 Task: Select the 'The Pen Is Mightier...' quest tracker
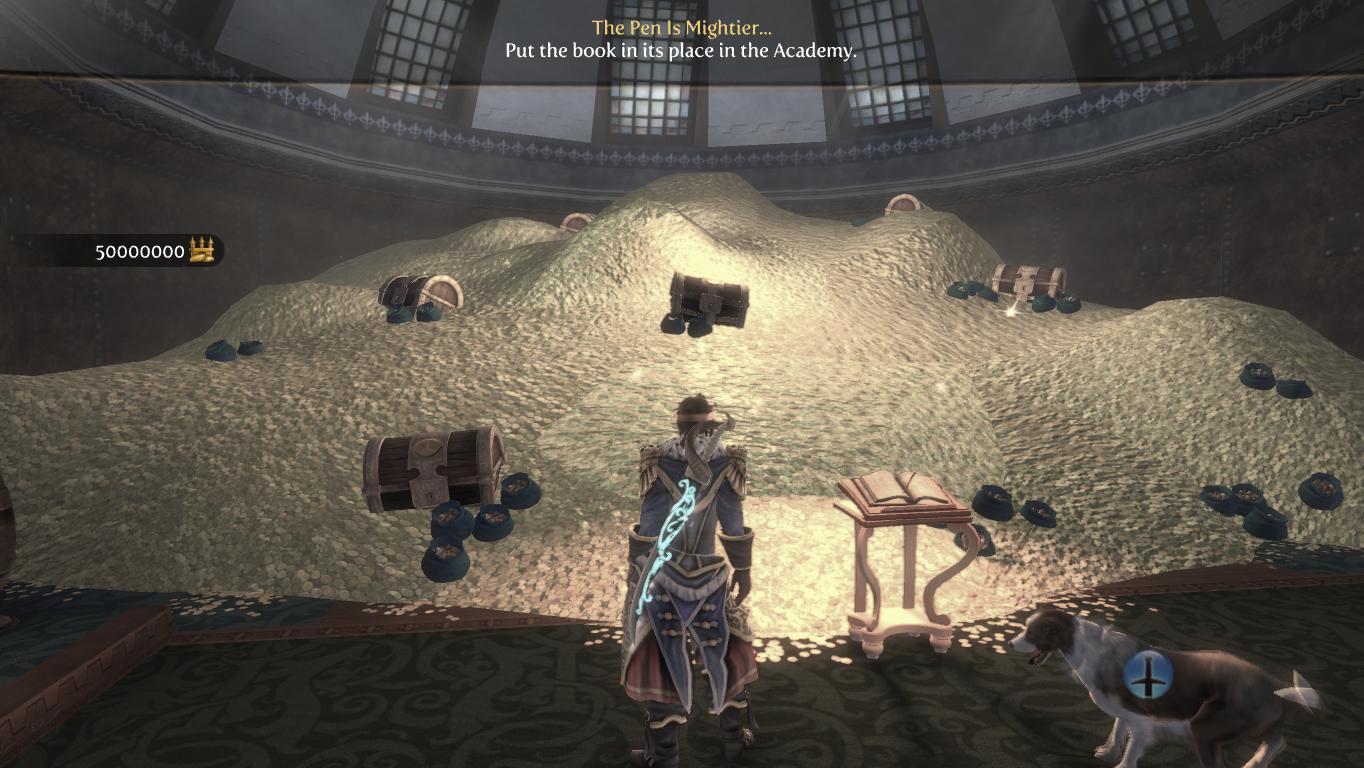point(681,28)
